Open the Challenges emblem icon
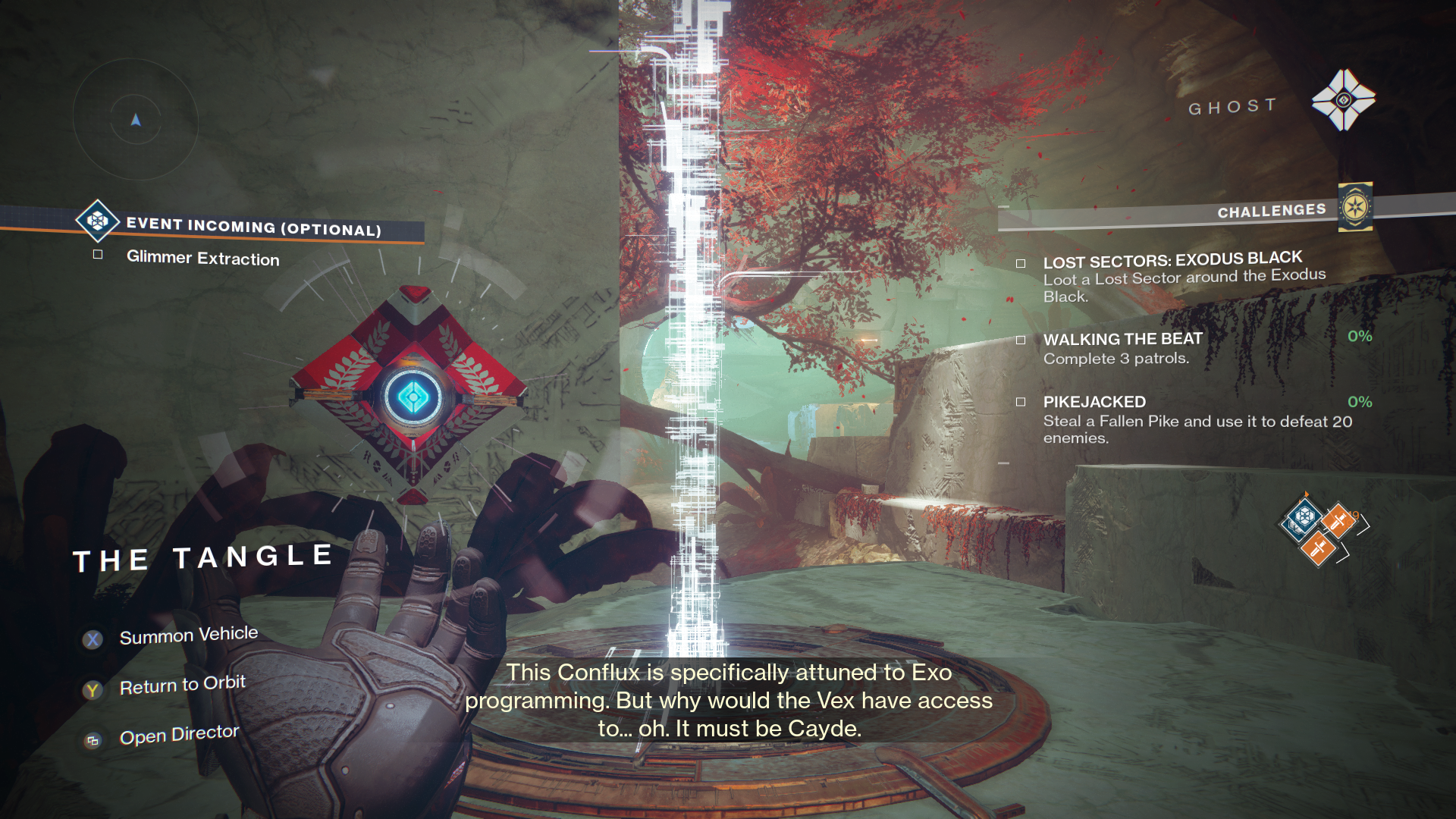1456x819 pixels. [x=1355, y=206]
